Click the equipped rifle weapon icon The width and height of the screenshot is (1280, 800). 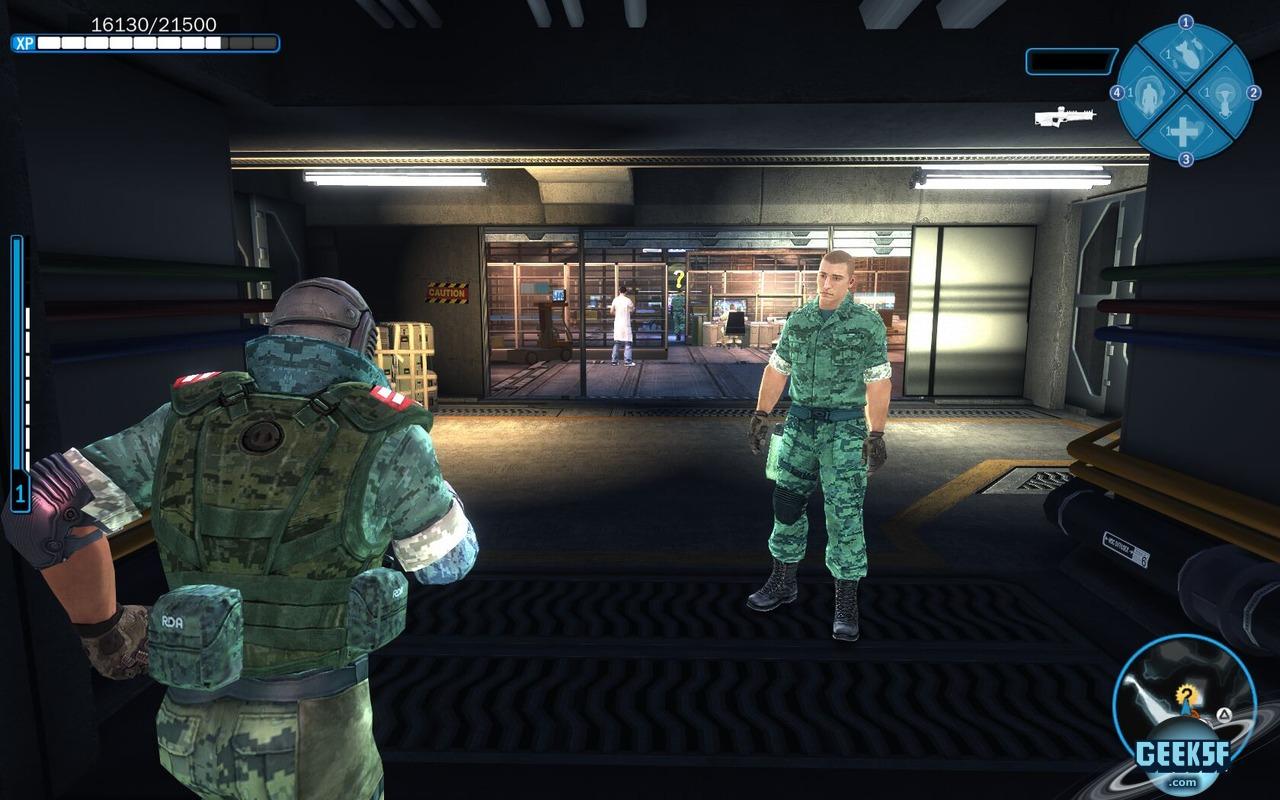[1064, 117]
